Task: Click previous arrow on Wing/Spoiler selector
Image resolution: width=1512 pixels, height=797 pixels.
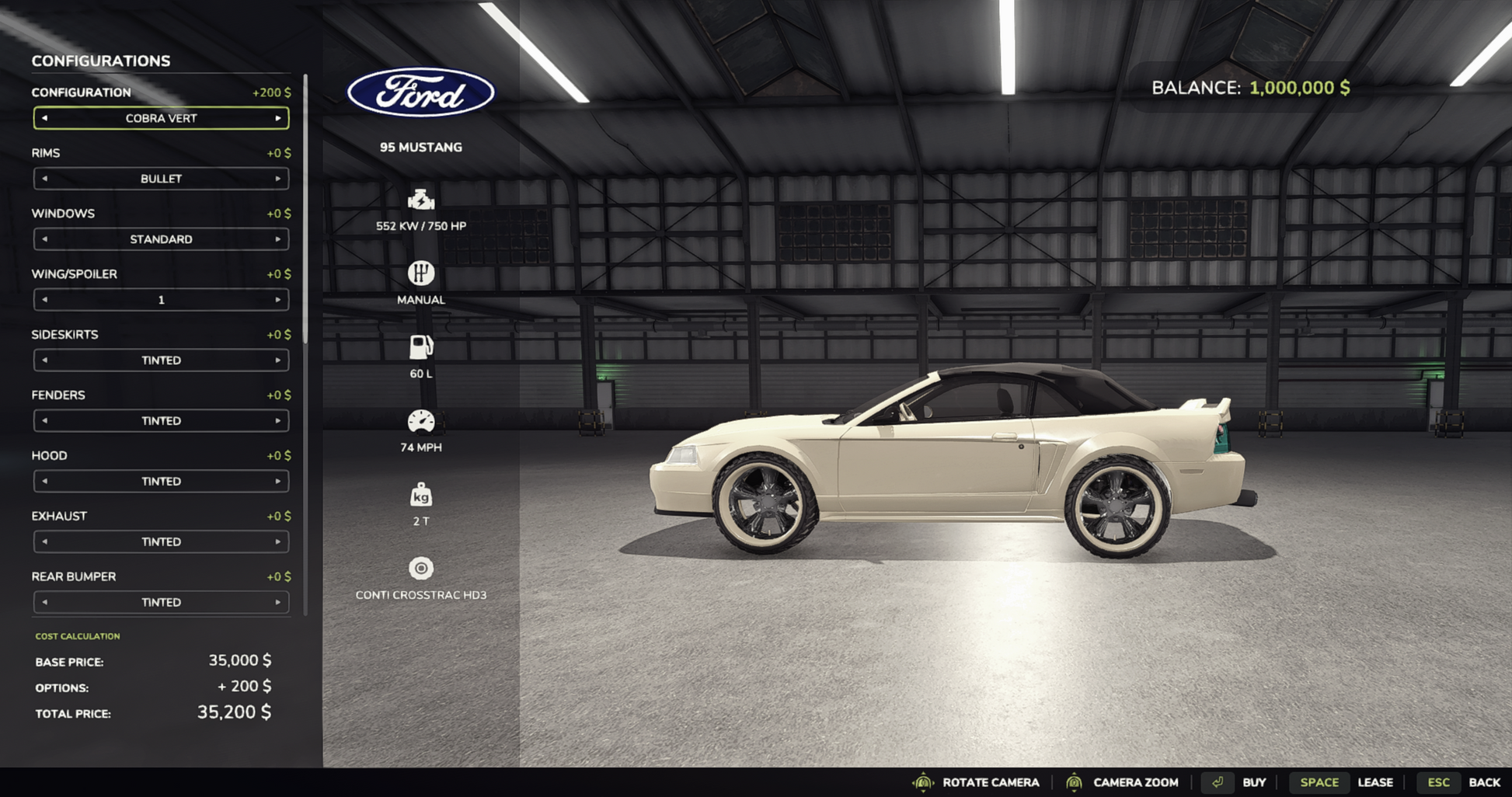Action: coord(44,300)
